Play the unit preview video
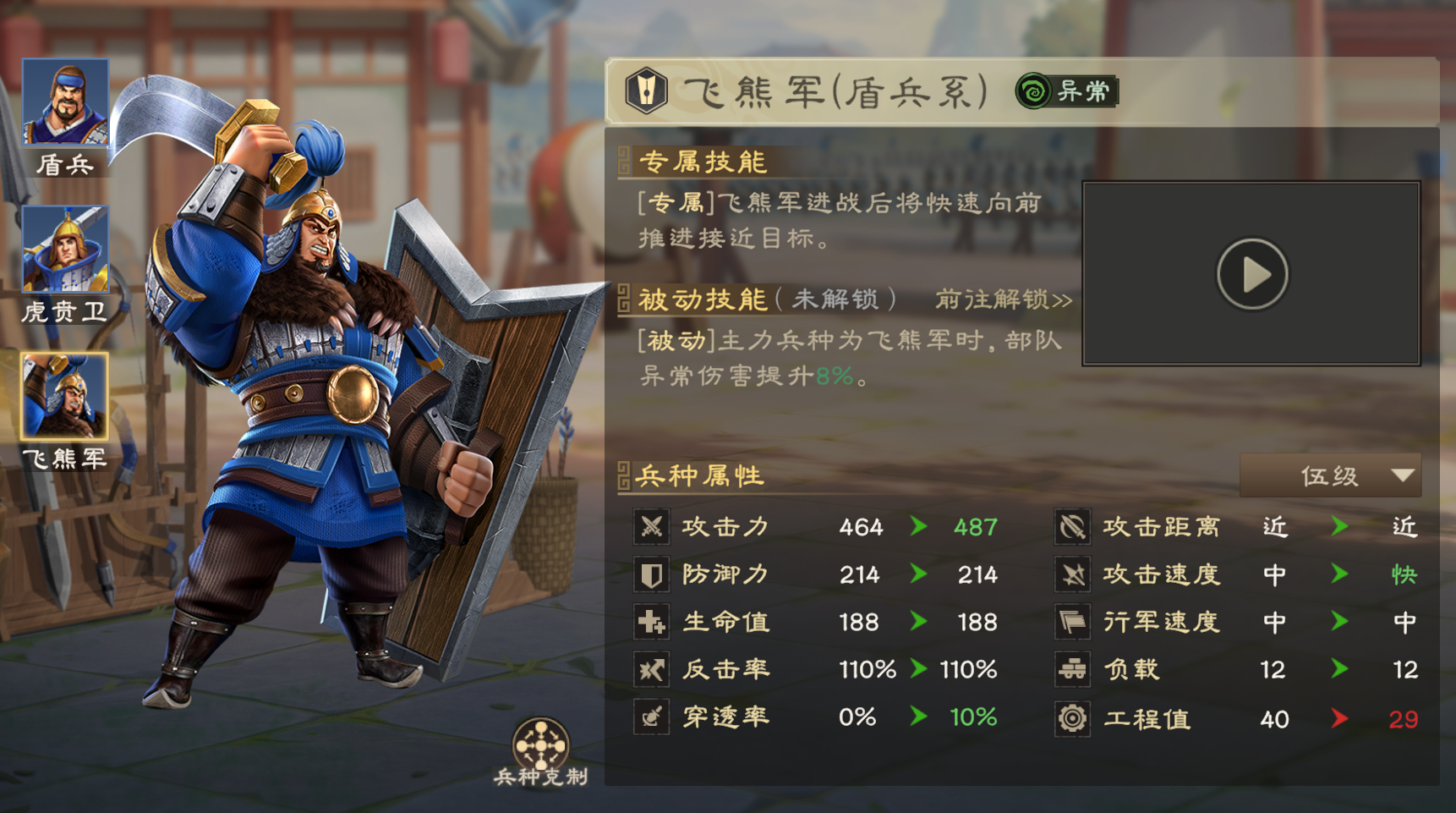The width and height of the screenshot is (1456, 813). pyautogui.click(x=1251, y=272)
